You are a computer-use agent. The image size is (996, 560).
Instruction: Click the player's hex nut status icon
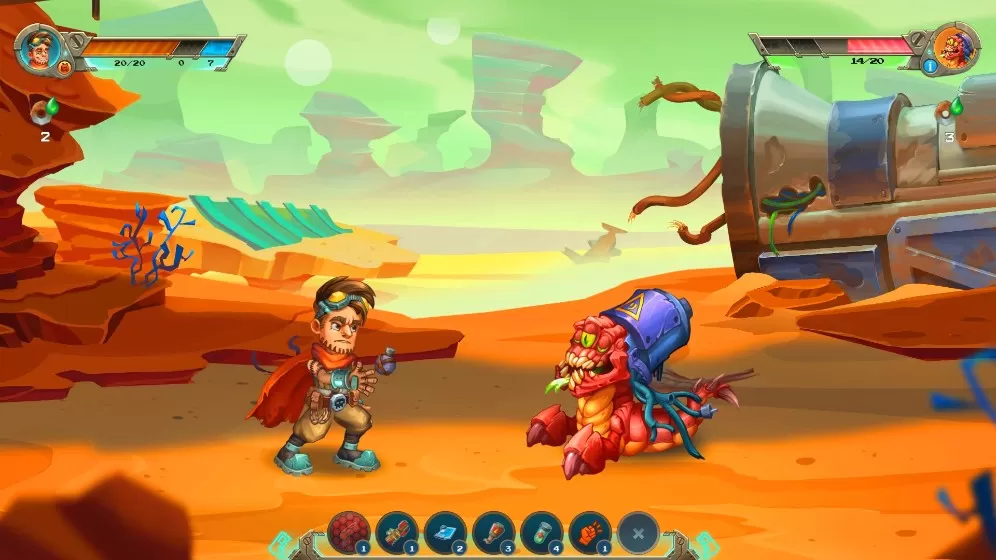(x=43, y=109)
